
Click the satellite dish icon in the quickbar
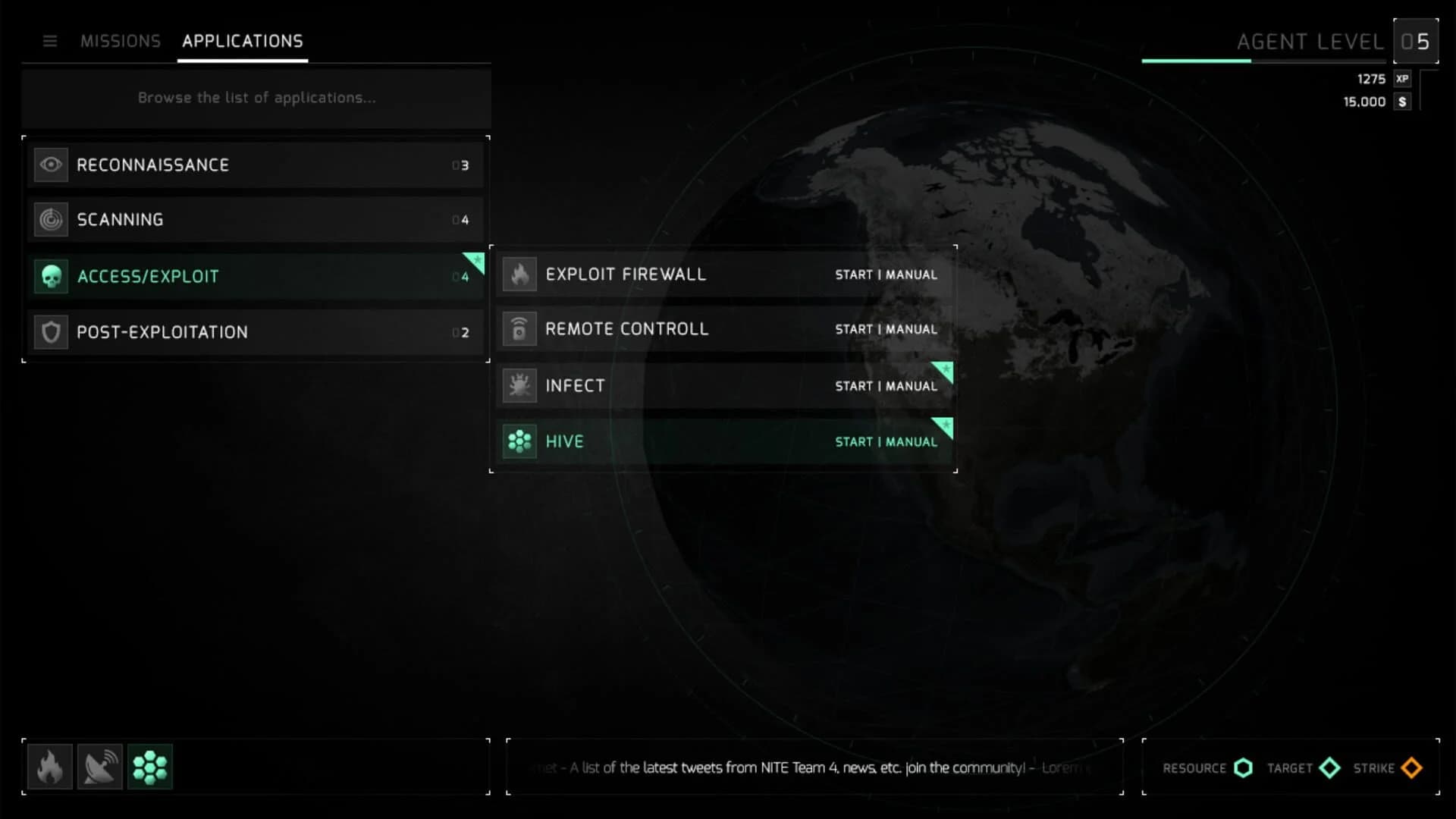pyautogui.click(x=100, y=767)
